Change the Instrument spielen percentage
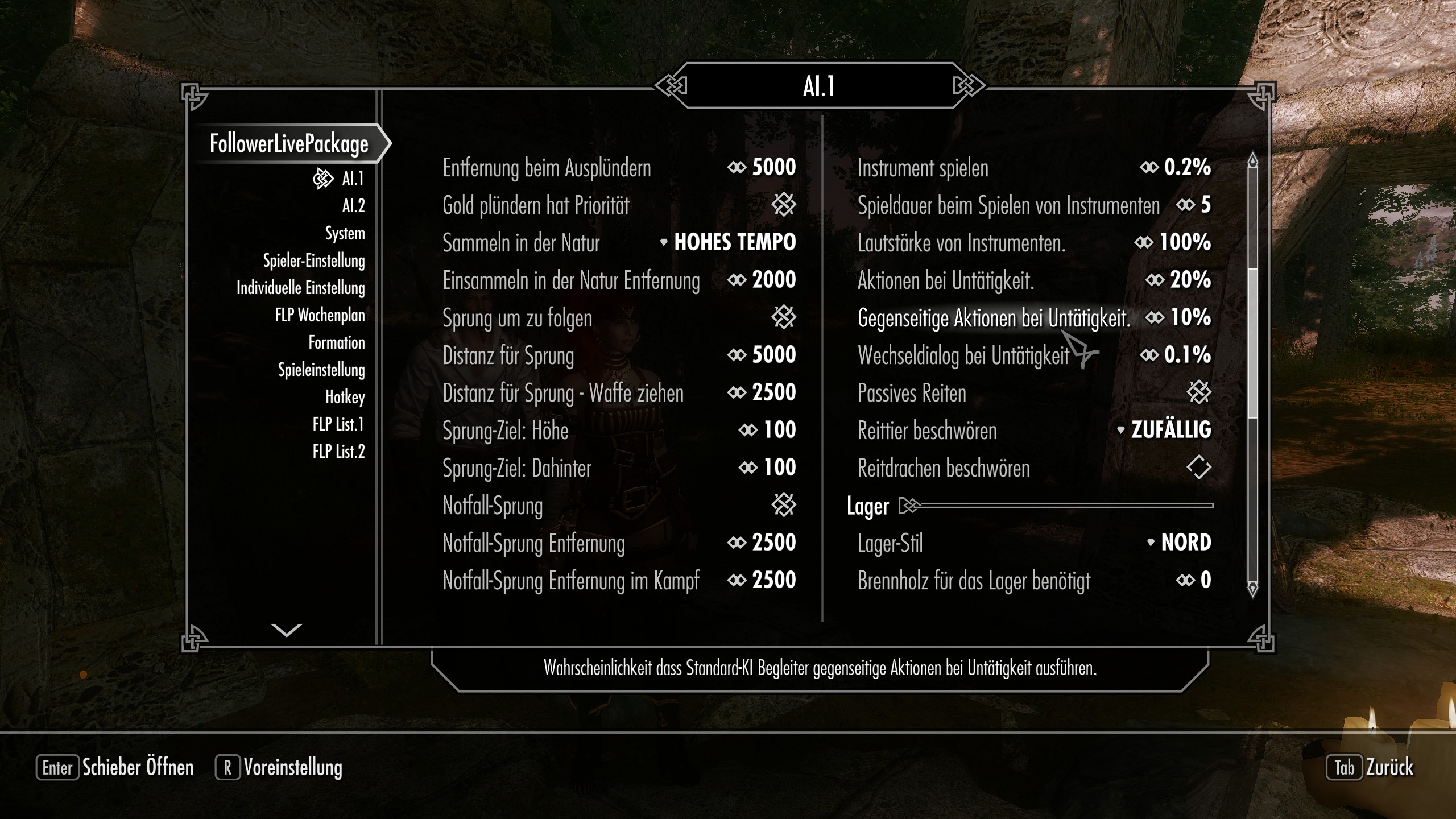This screenshot has height=819, width=1456. point(1176,168)
